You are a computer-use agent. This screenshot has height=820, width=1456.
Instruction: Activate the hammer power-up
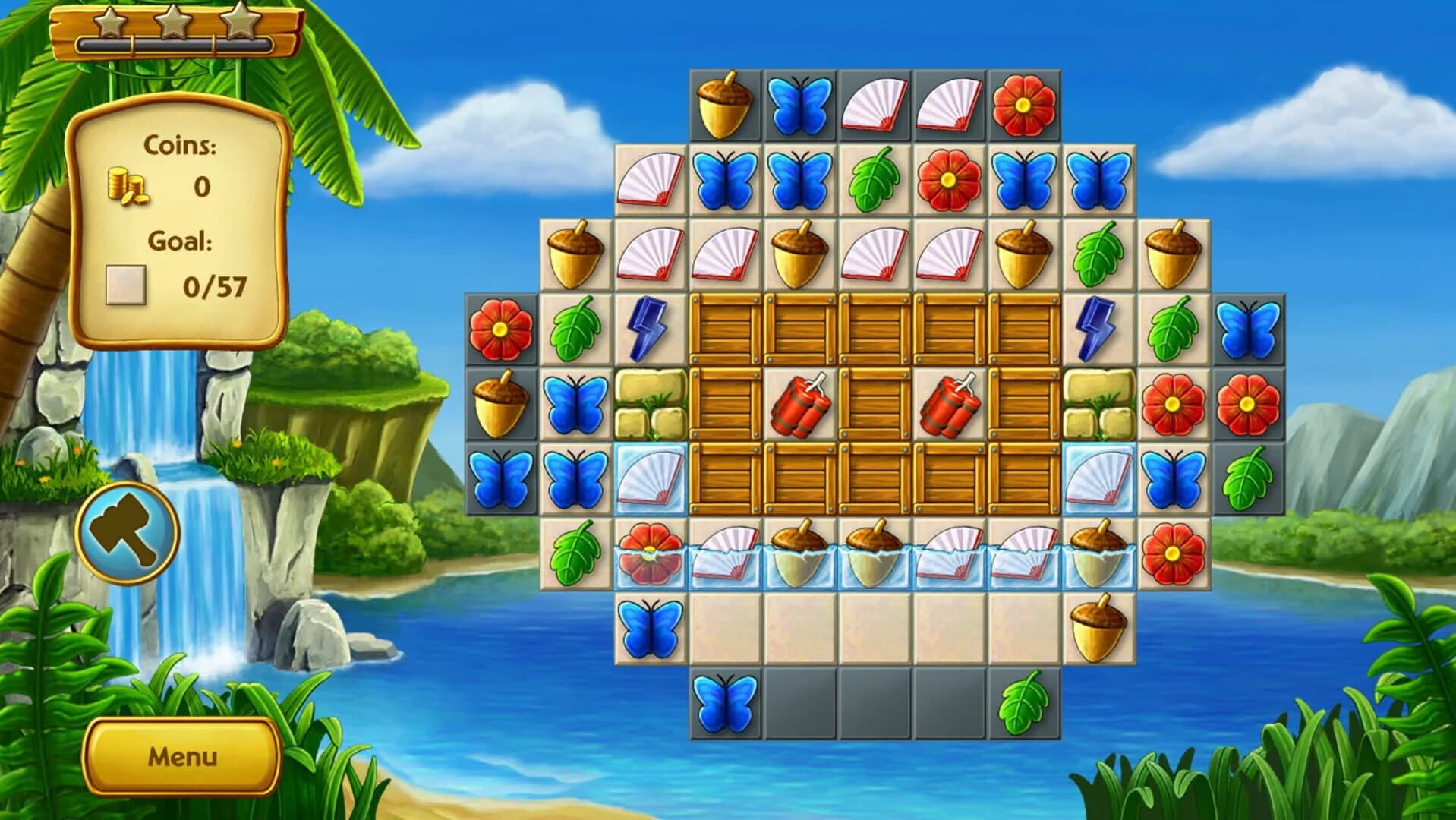128,532
